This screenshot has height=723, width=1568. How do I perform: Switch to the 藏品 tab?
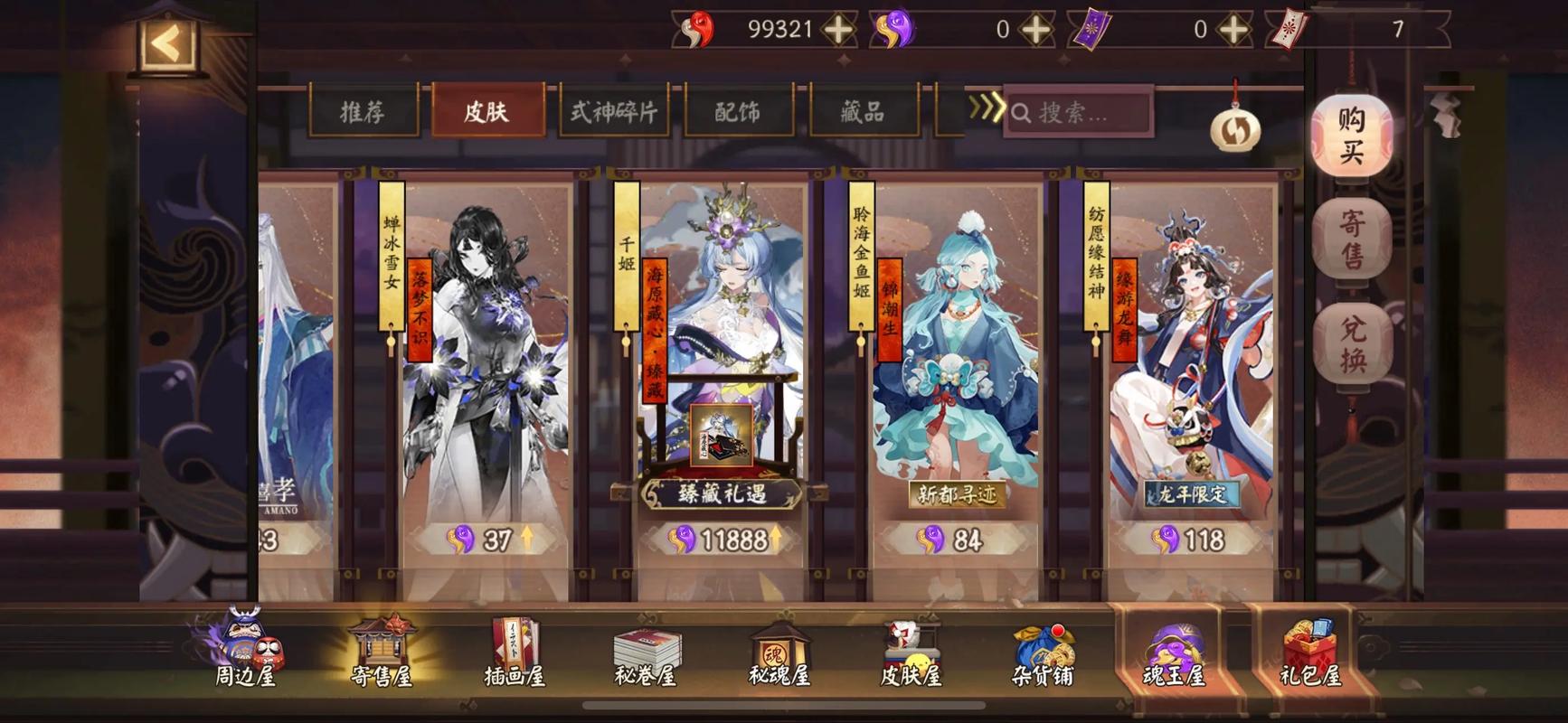[863, 112]
